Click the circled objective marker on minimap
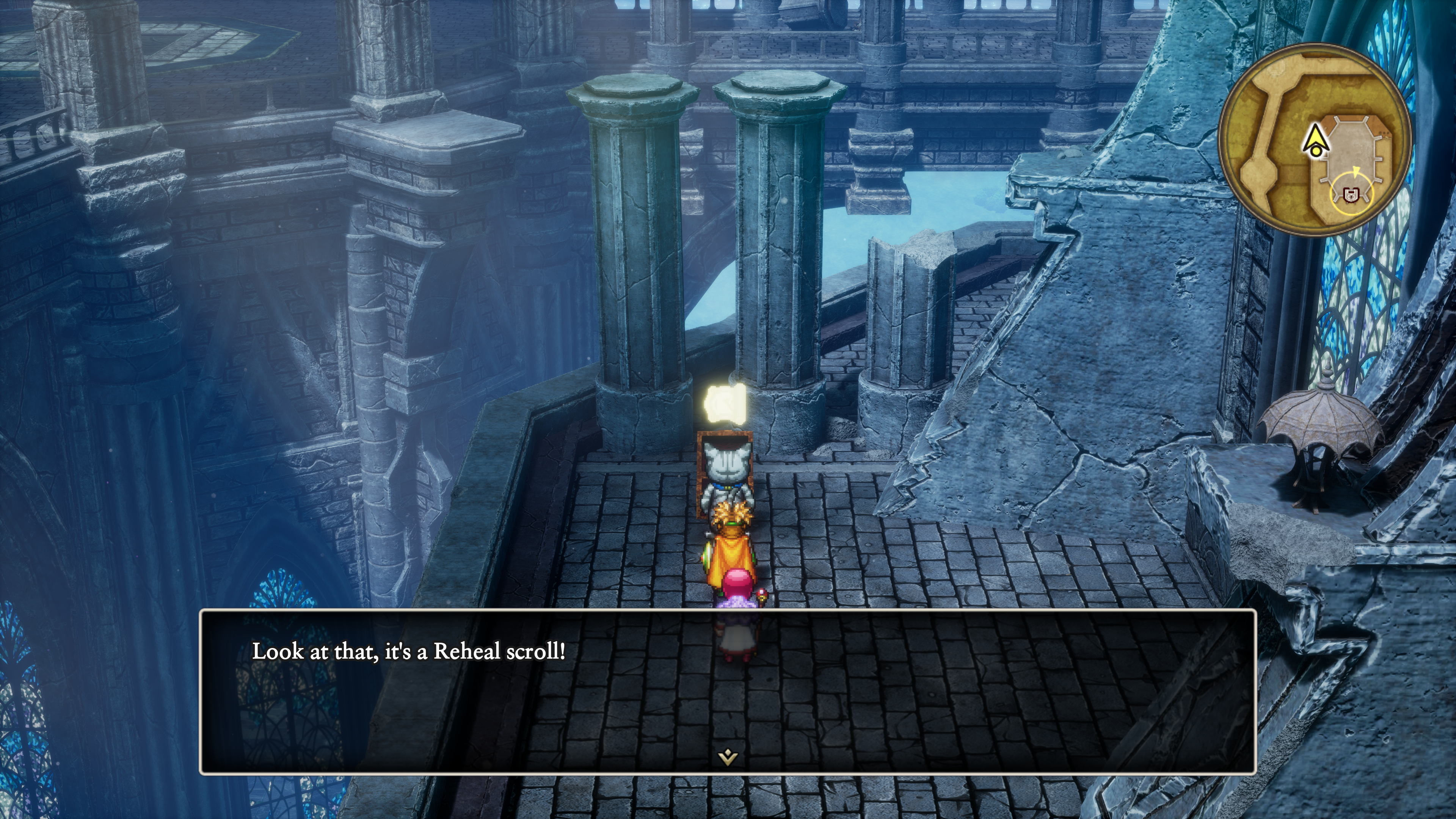The image size is (1456, 819). click(1351, 195)
